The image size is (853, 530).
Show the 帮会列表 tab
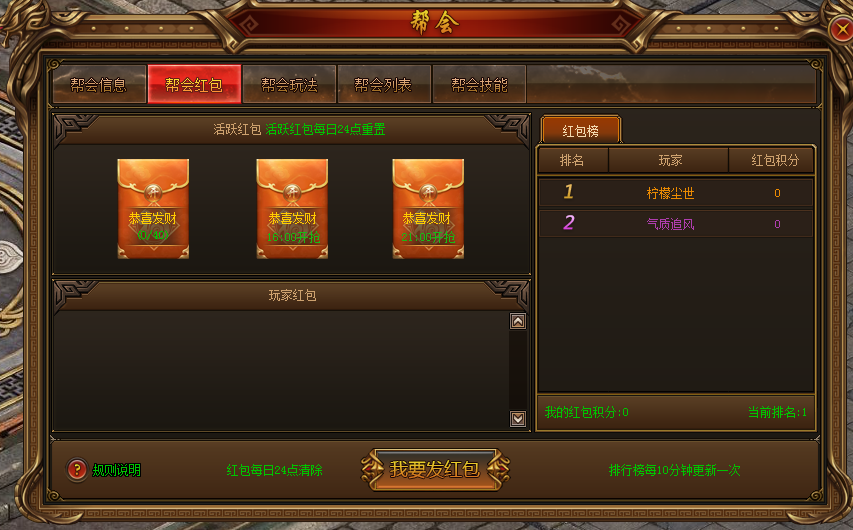[383, 85]
